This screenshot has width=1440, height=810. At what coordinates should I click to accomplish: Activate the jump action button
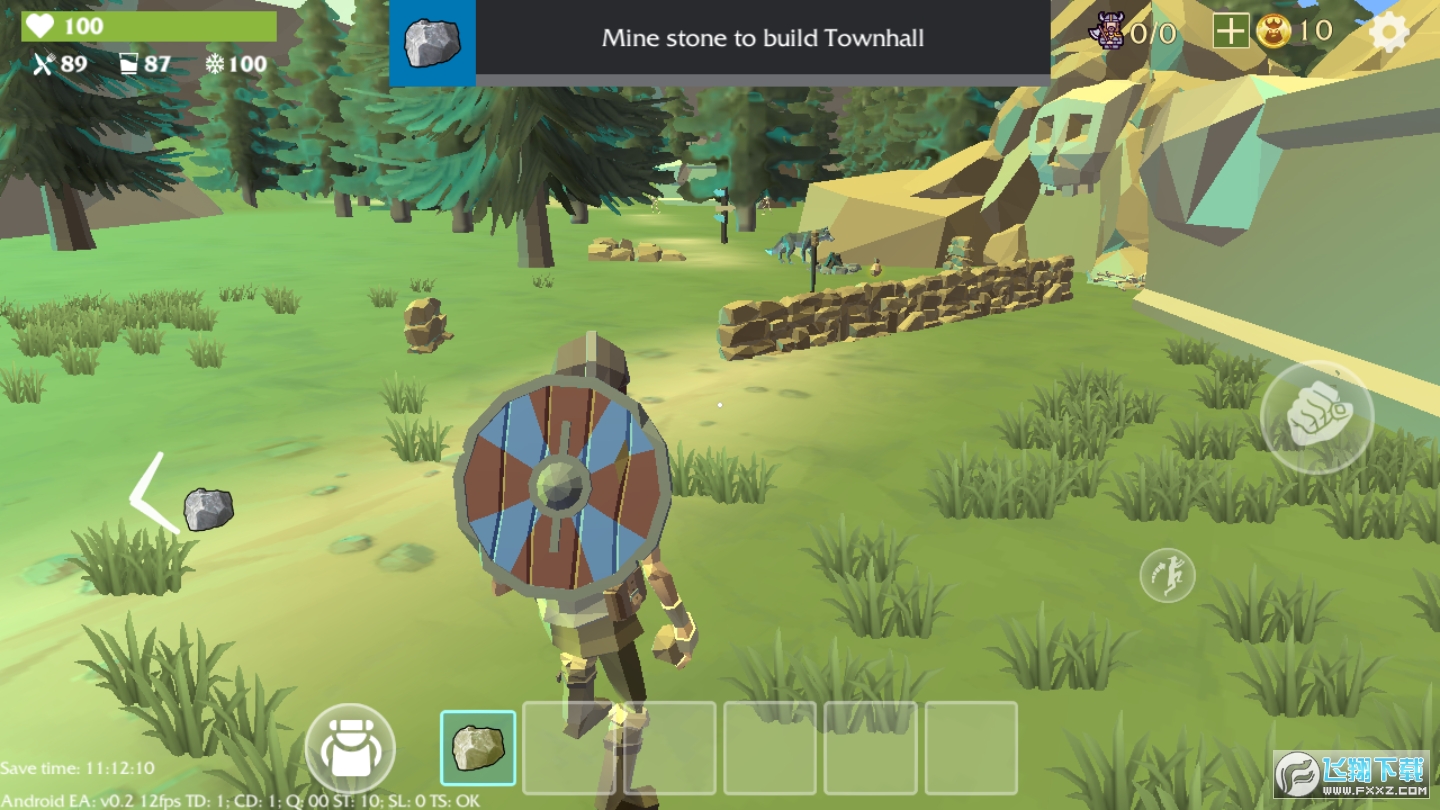point(1167,575)
